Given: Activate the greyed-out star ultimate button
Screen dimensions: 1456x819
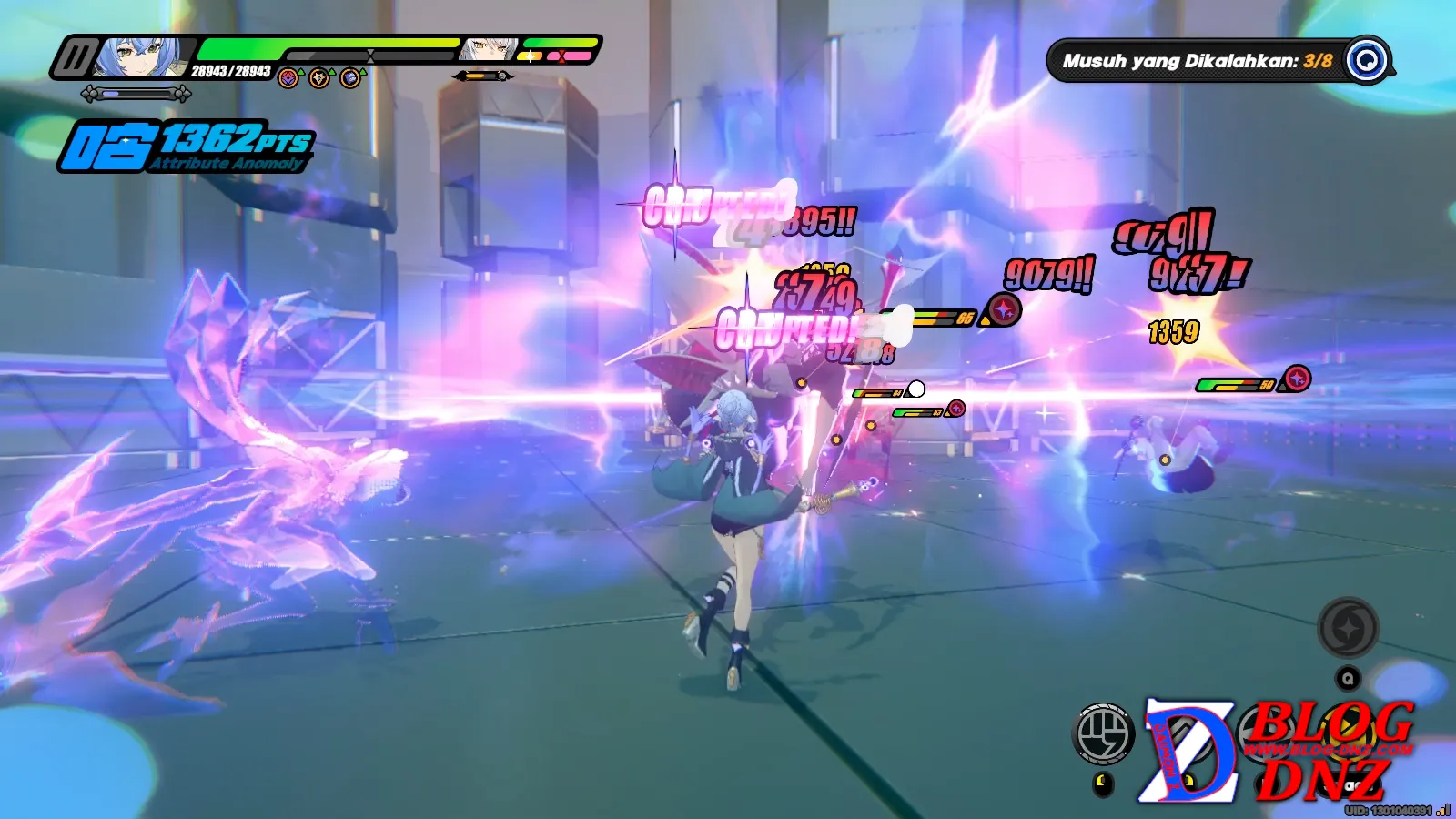Looking at the screenshot, I should click(1348, 628).
